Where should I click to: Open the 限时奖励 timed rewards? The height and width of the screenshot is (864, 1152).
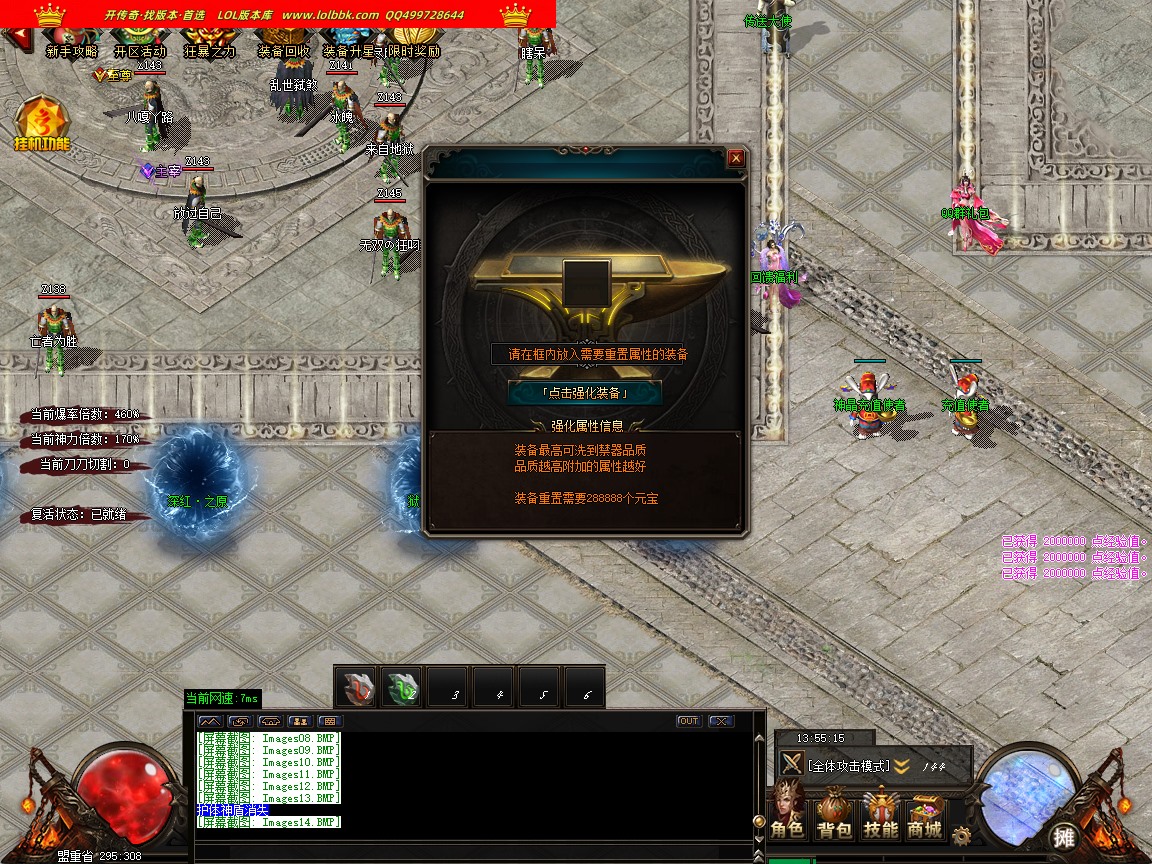tap(414, 50)
